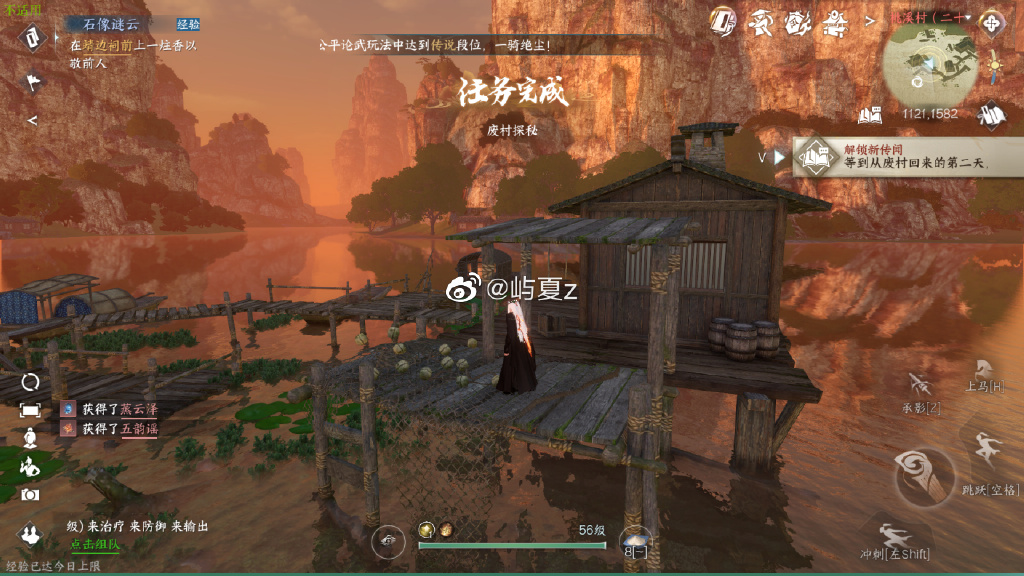Use the 冲刺 sprint button

click(x=895, y=541)
